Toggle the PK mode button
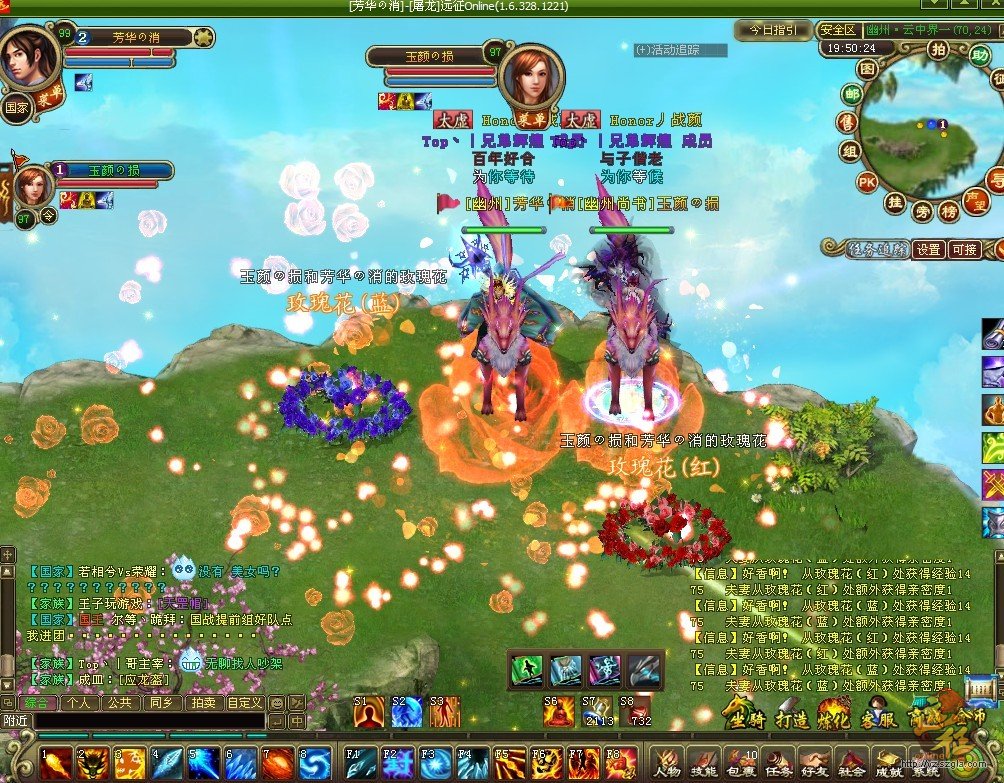The height and width of the screenshot is (783, 1004). (x=867, y=181)
